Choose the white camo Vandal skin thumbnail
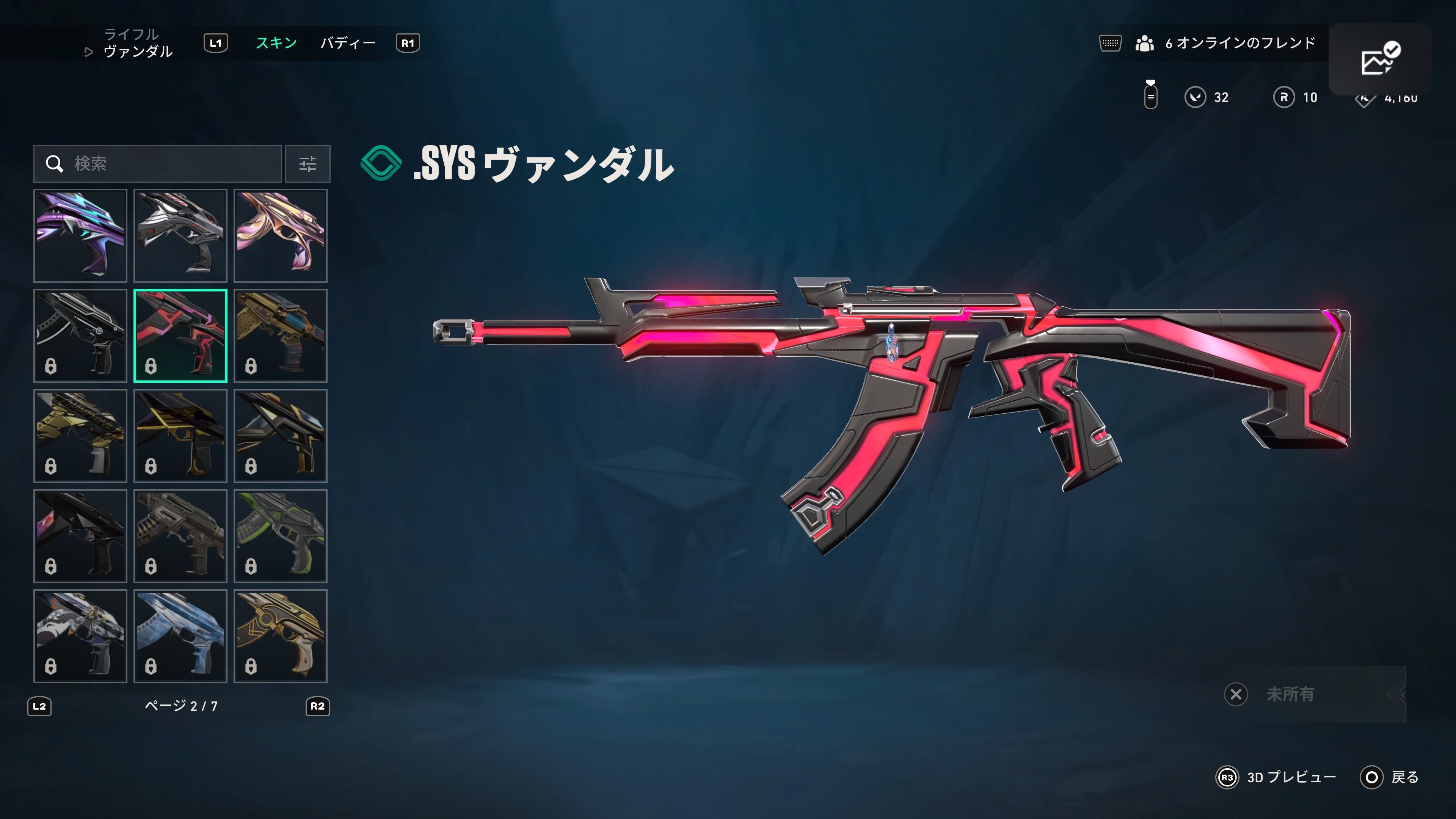The image size is (1456, 819). click(80, 636)
